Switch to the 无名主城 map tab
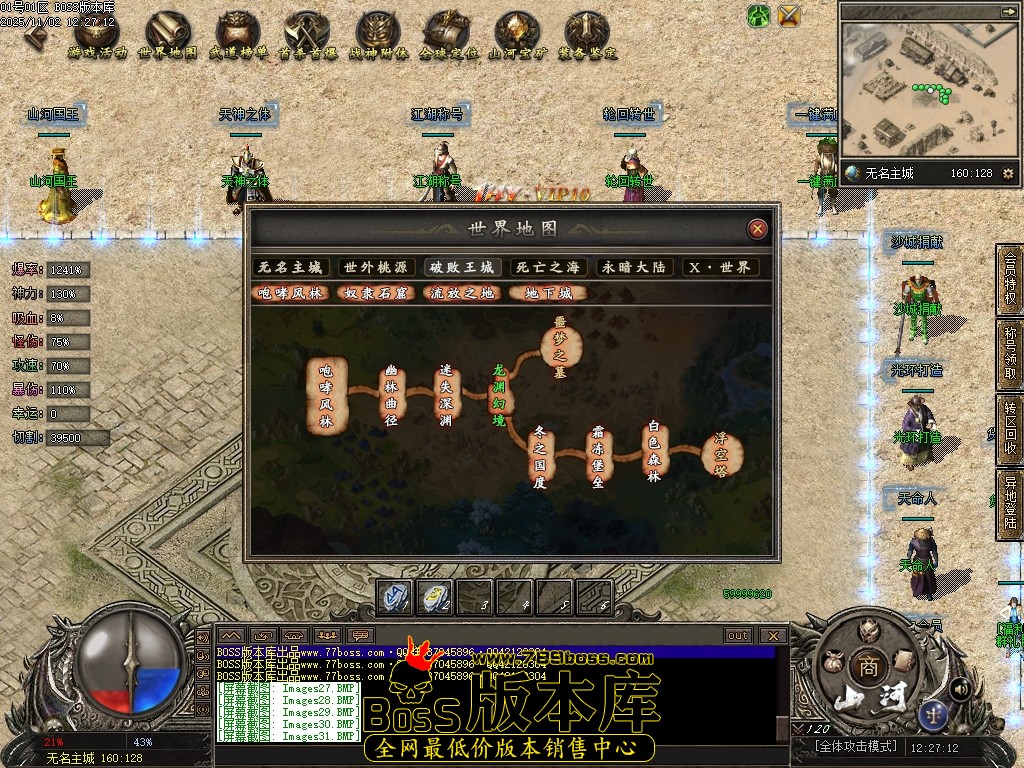1024x768 pixels. click(x=290, y=268)
